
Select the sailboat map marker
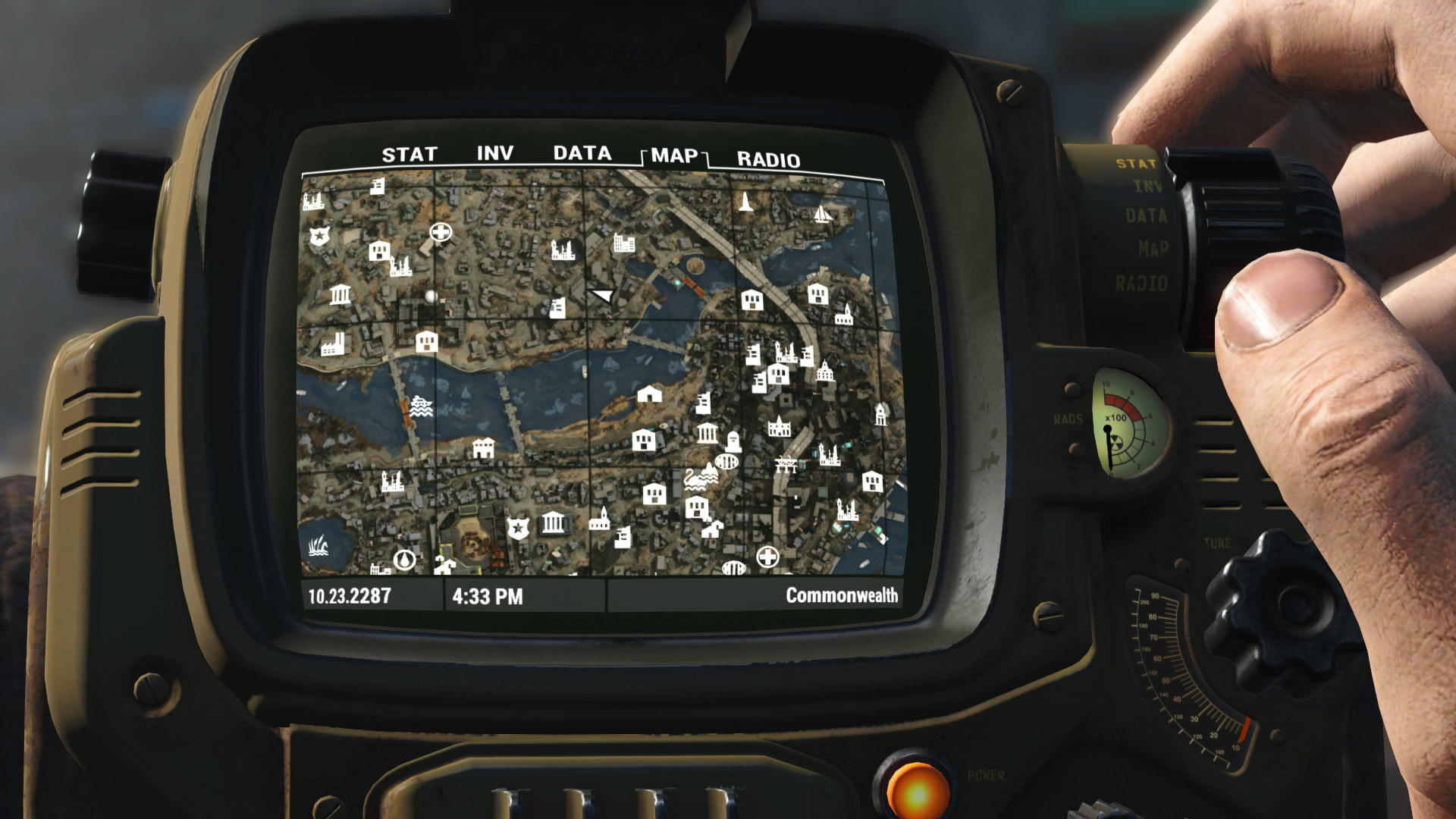point(823,214)
